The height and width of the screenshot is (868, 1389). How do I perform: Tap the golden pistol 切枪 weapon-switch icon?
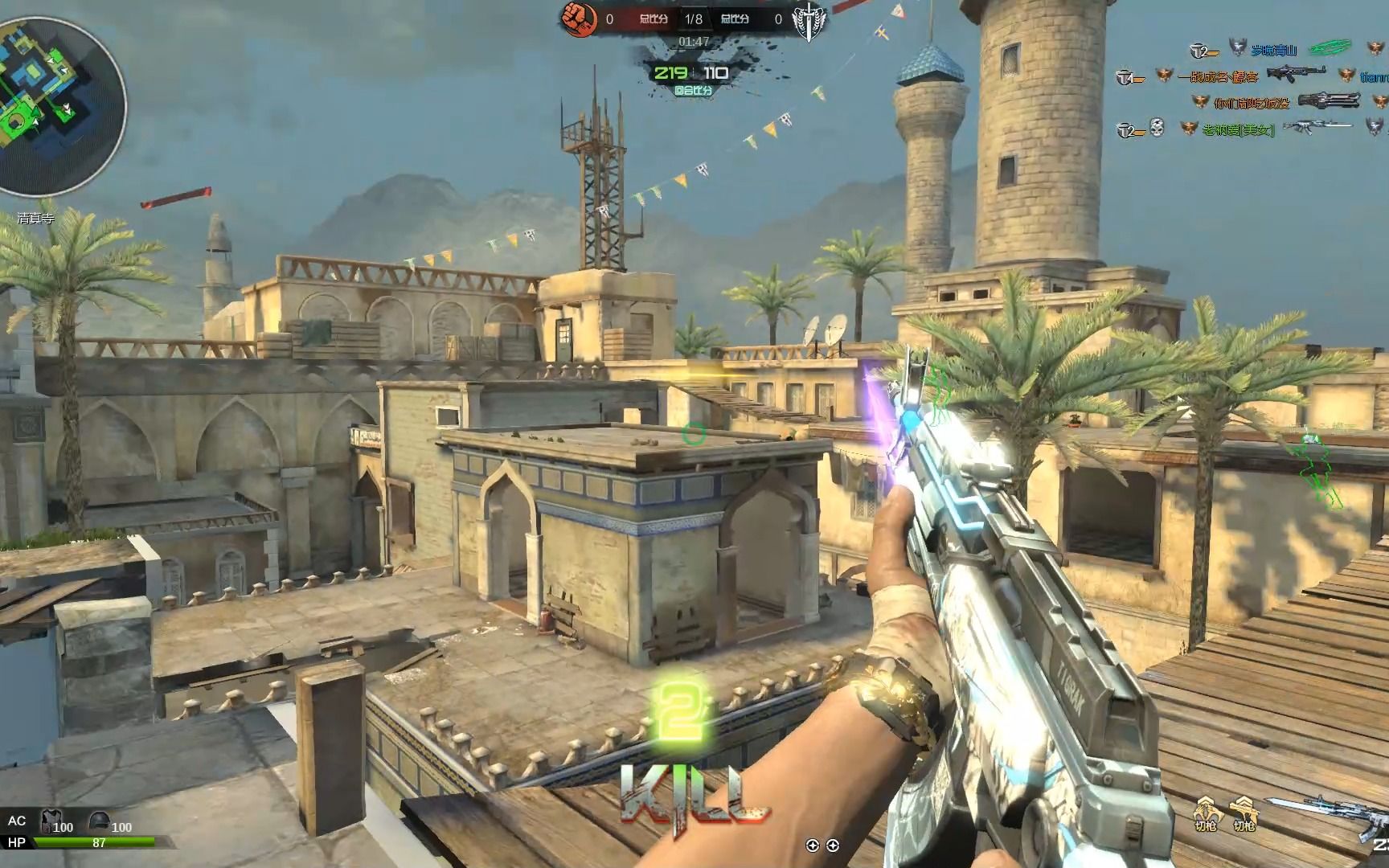(1244, 812)
